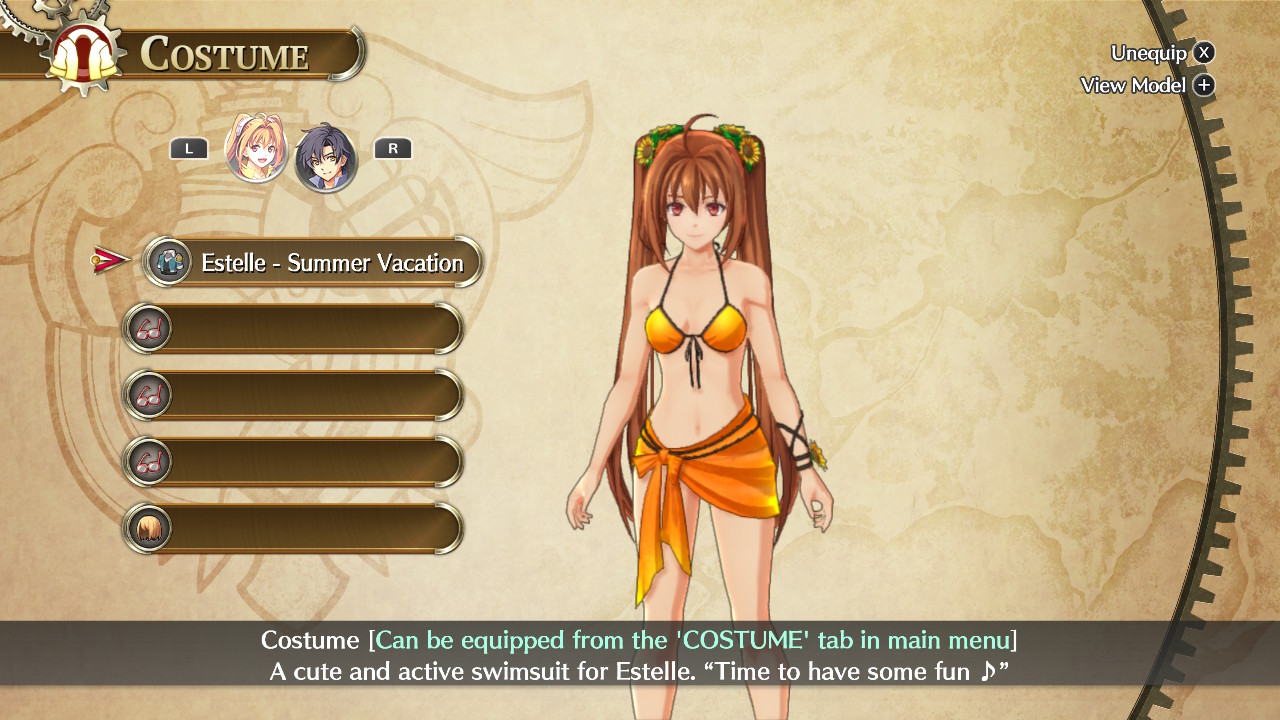This screenshot has height=720, width=1280.
Task: Choose Estelle's blonde character portrait
Action: click(257, 149)
